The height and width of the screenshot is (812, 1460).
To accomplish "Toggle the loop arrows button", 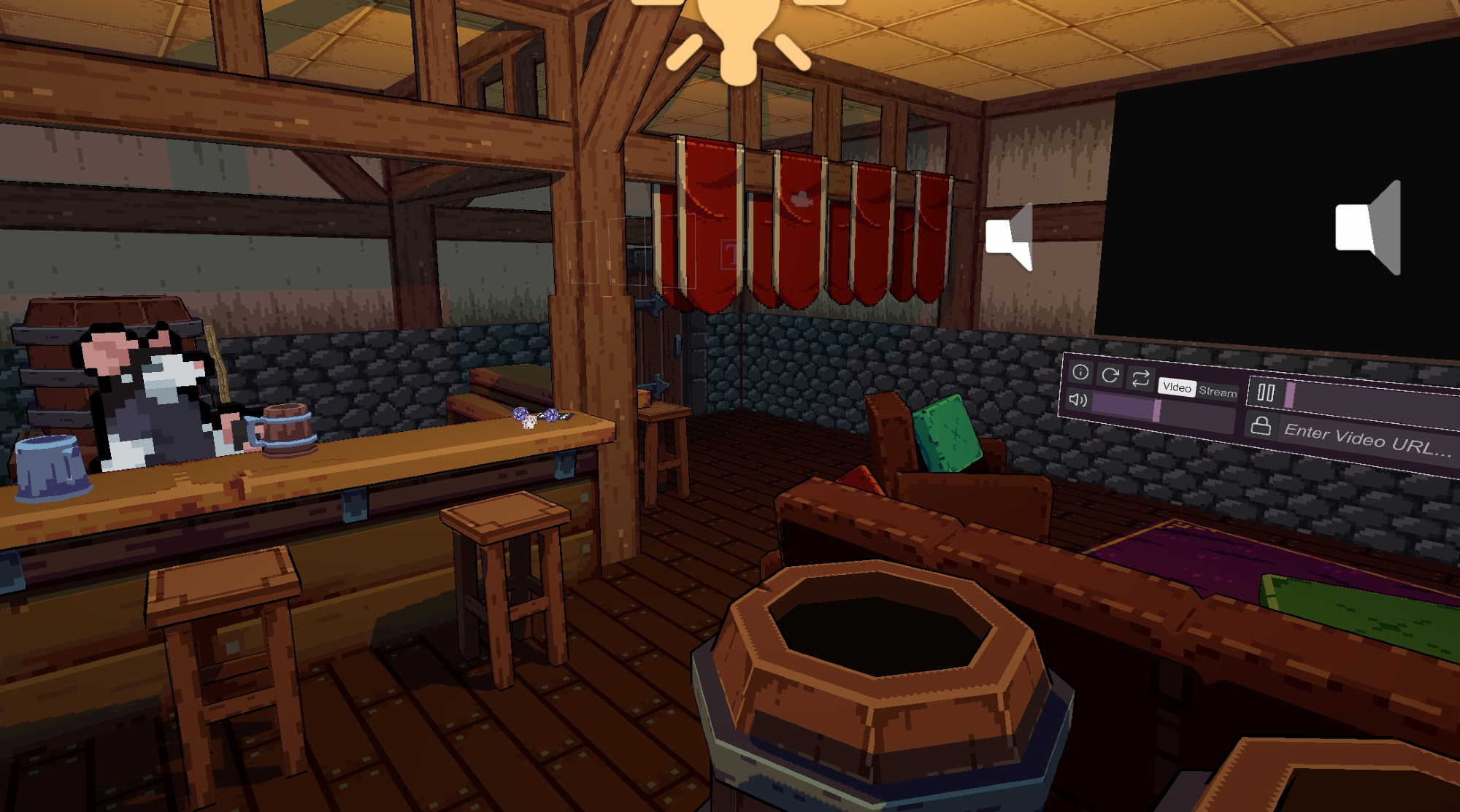I will 1140,378.
